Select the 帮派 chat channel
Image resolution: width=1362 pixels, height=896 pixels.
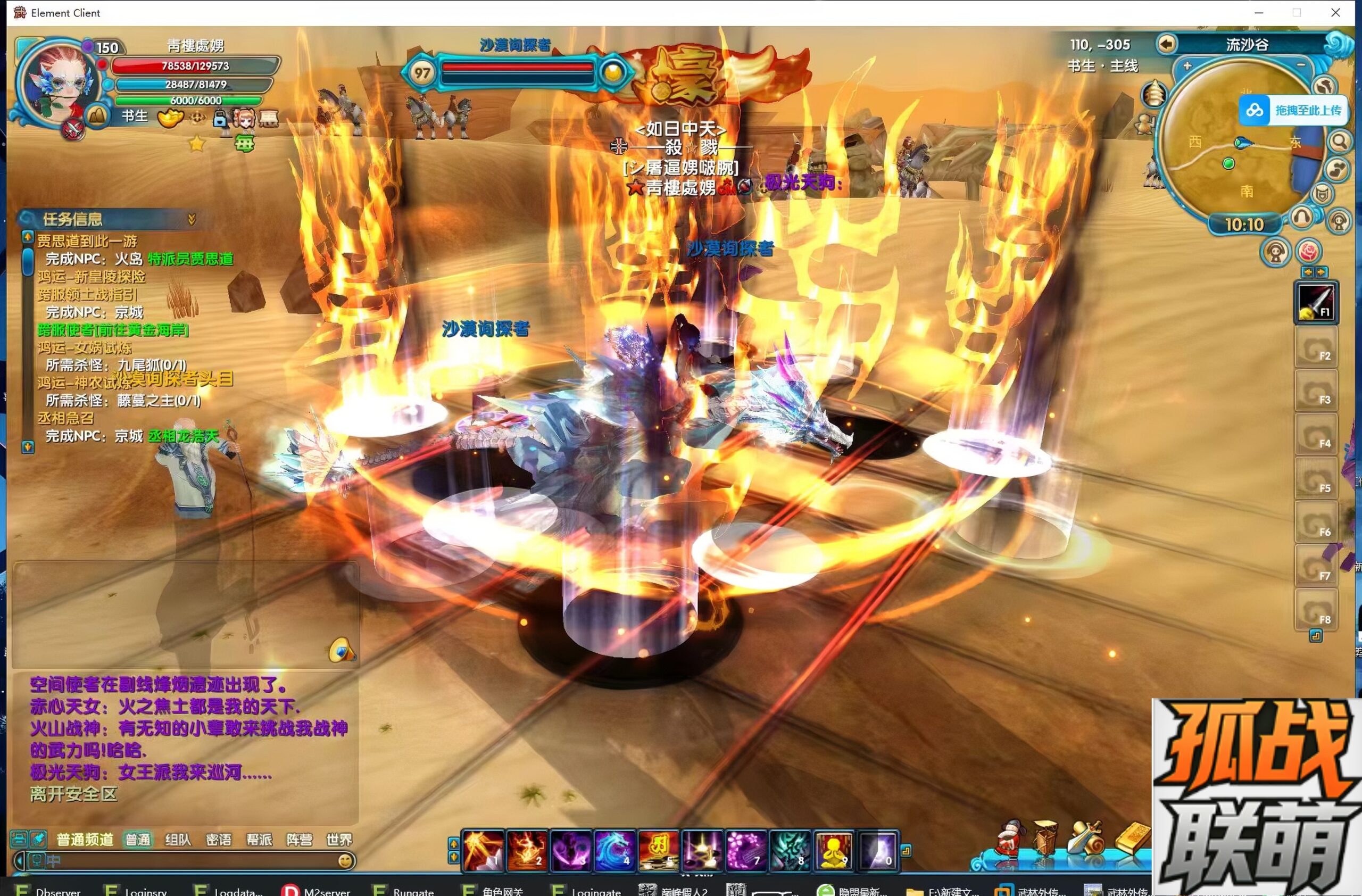[259, 840]
